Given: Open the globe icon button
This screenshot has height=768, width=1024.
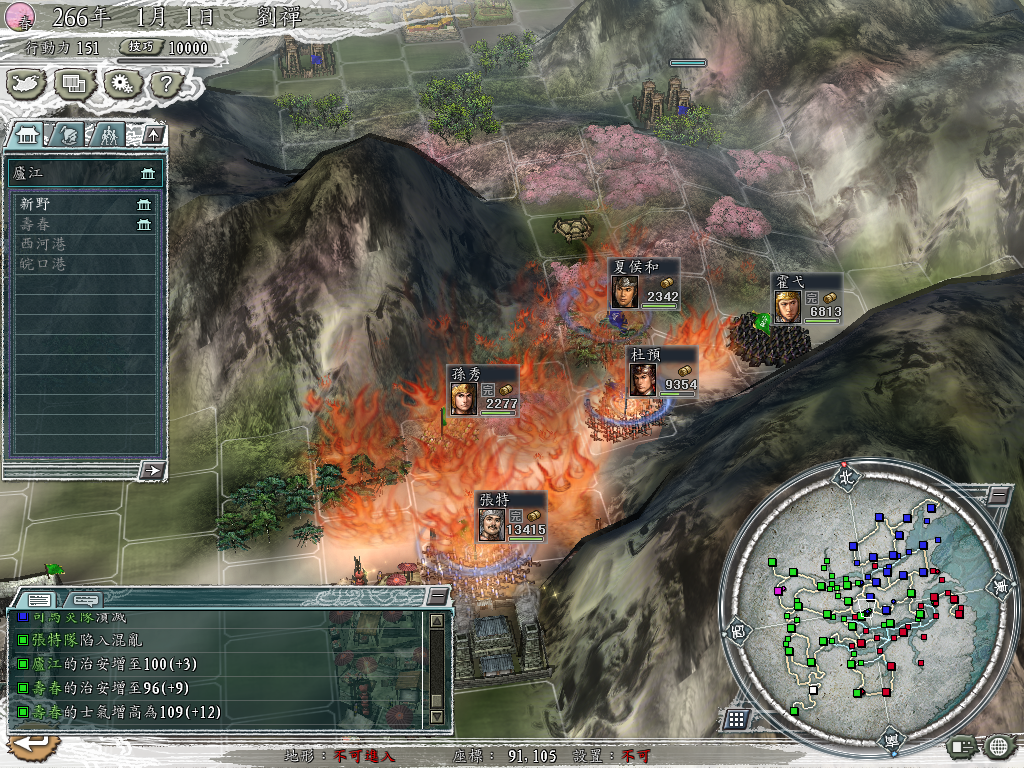Looking at the screenshot, I should point(997,745).
